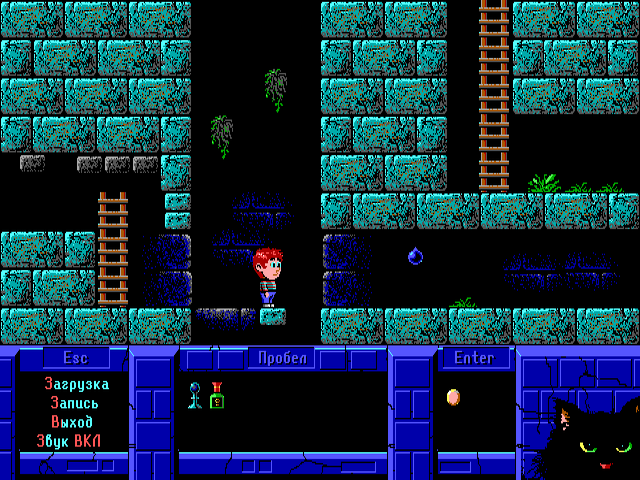Choose Запись to save the game
Image resolution: width=640 pixels, height=480 pixels.
(x=75, y=403)
